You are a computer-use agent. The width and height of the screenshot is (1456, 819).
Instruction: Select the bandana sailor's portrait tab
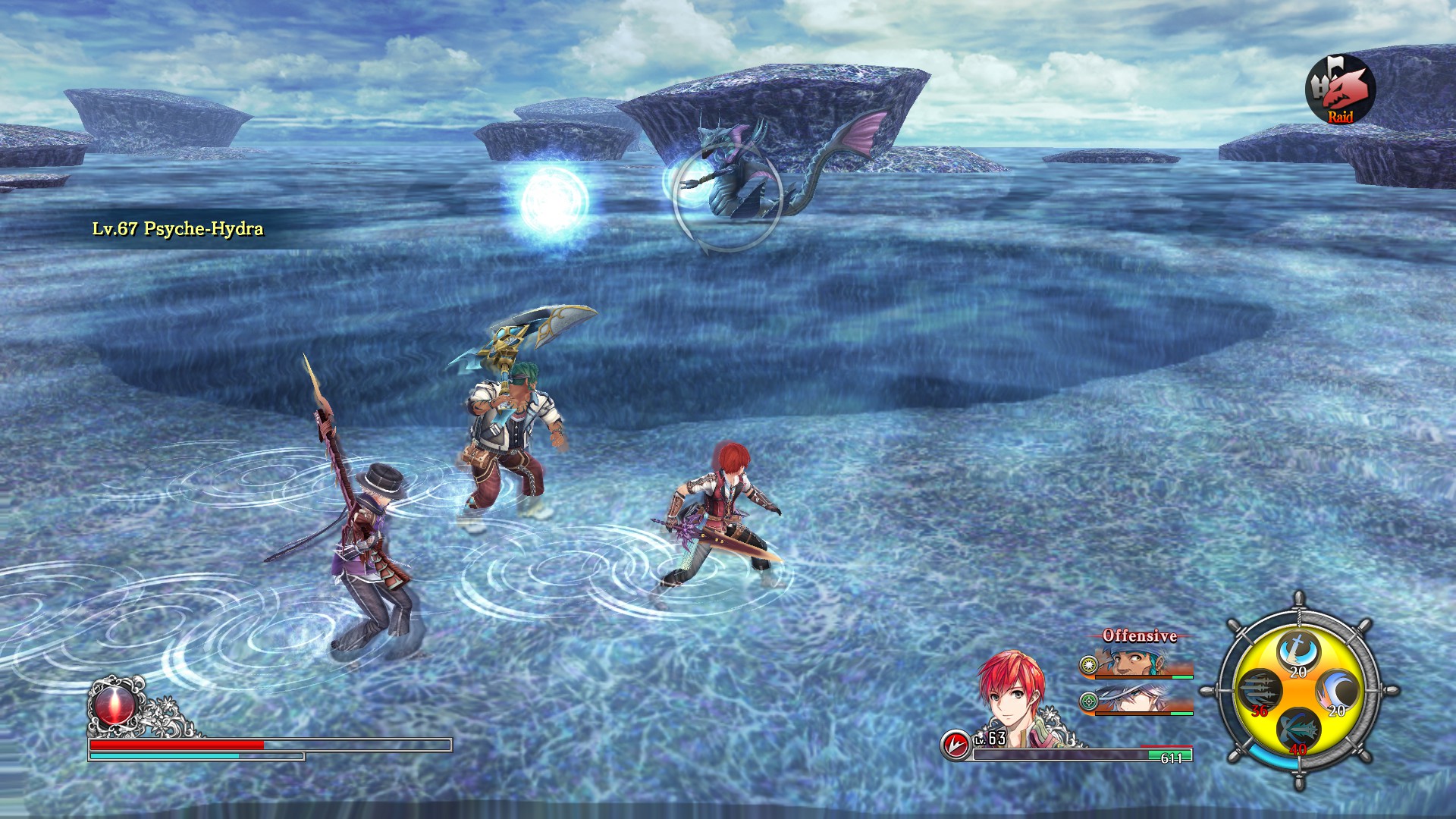pyautogui.click(x=1133, y=662)
